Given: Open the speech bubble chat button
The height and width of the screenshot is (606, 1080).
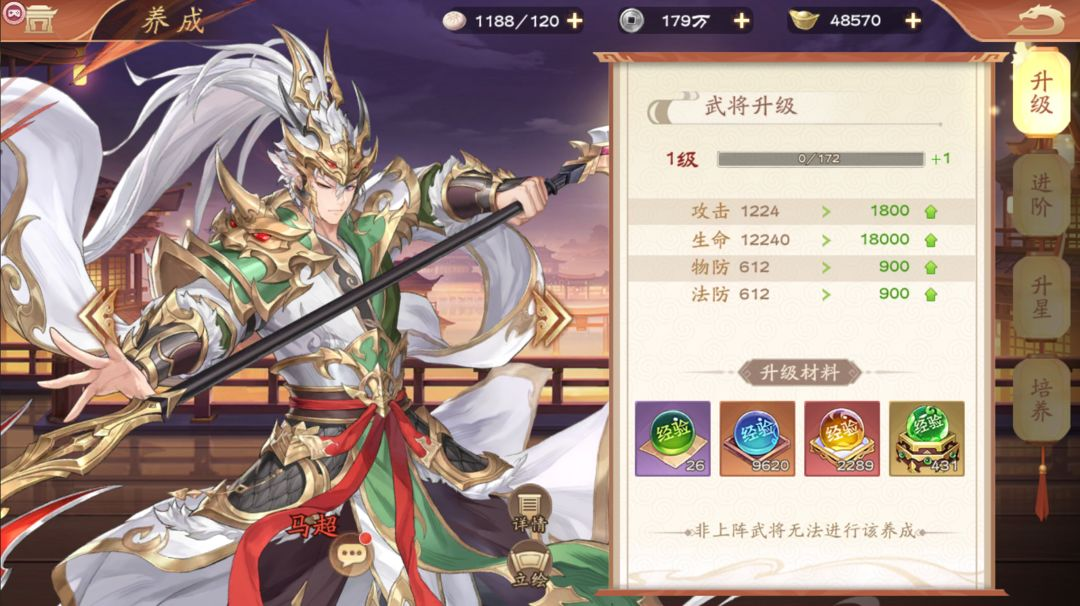Looking at the screenshot, I should click(x=352, y=549).
